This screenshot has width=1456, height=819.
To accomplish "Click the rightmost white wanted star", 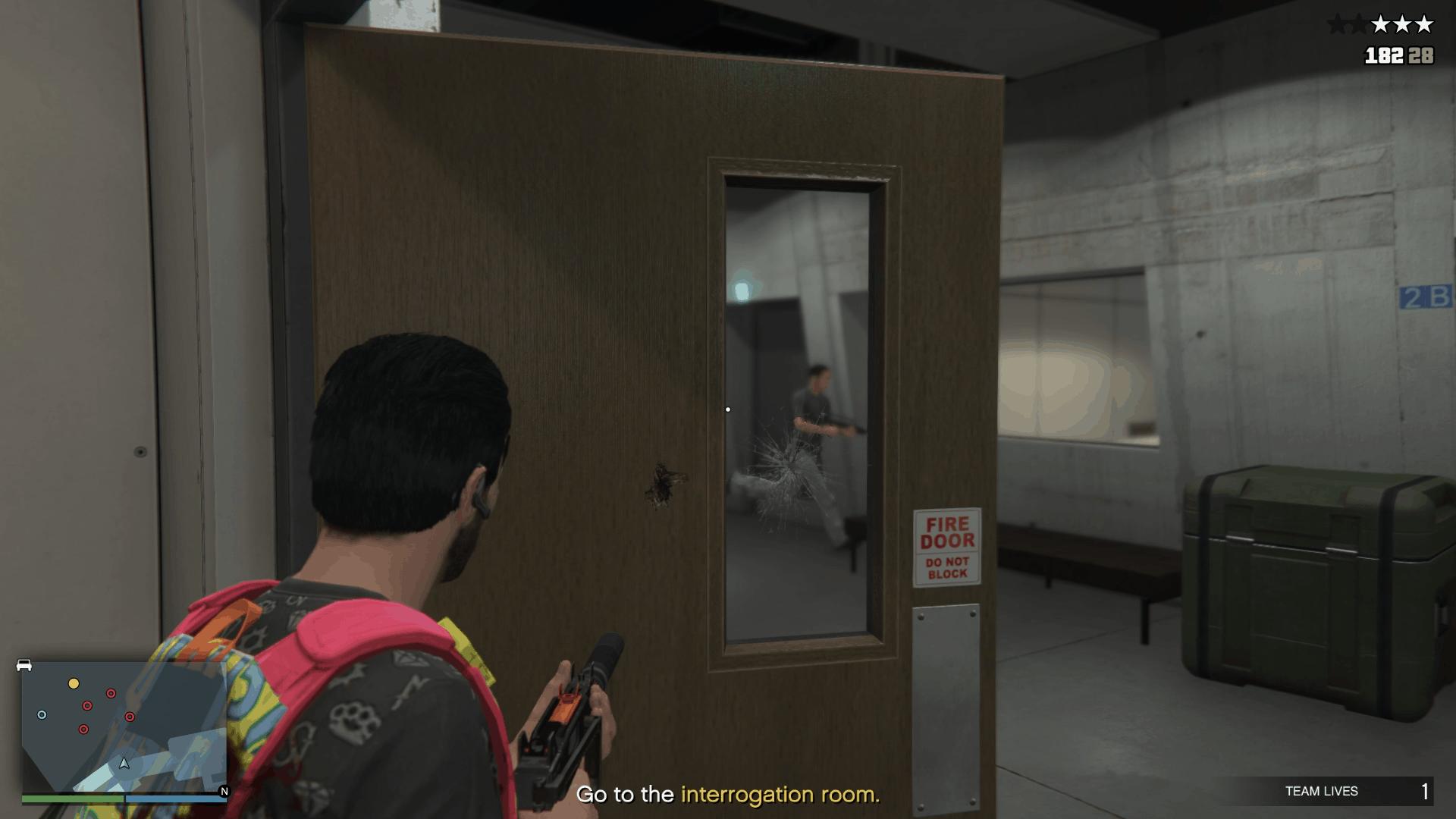I will pos(1424,24).
